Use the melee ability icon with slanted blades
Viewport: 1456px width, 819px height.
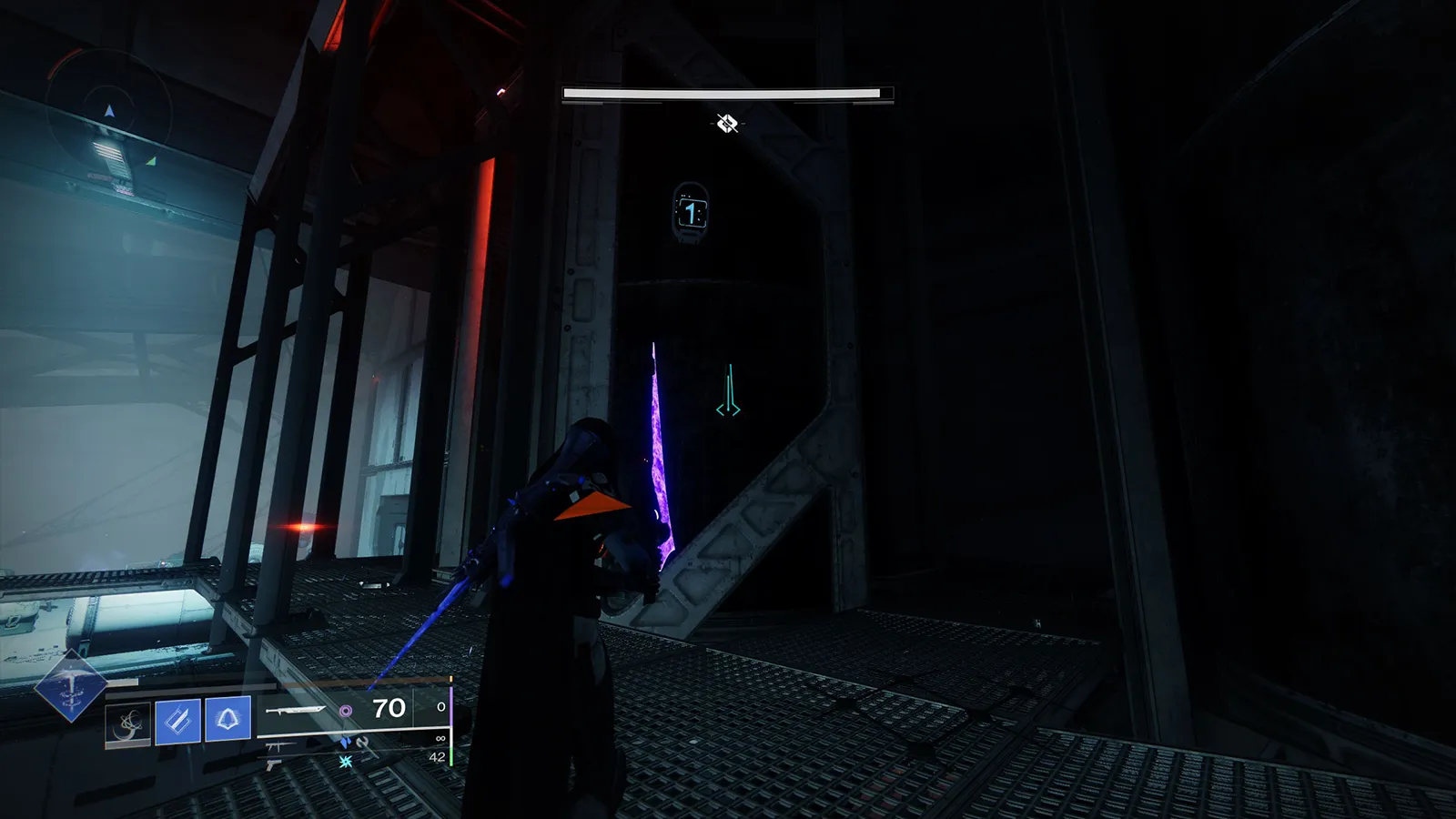click(x=177, y=722)
